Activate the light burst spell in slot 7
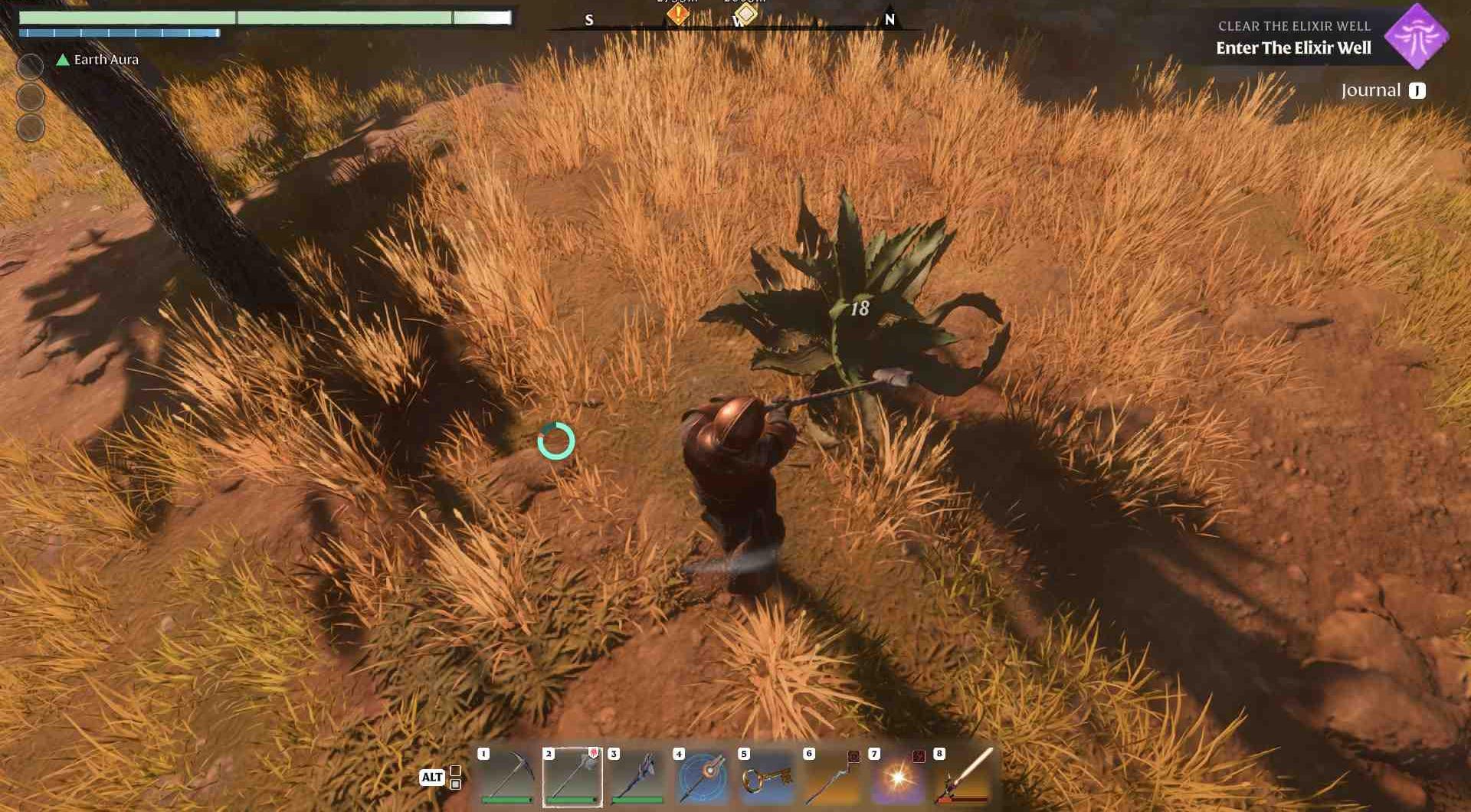 [x=898, y=777]
